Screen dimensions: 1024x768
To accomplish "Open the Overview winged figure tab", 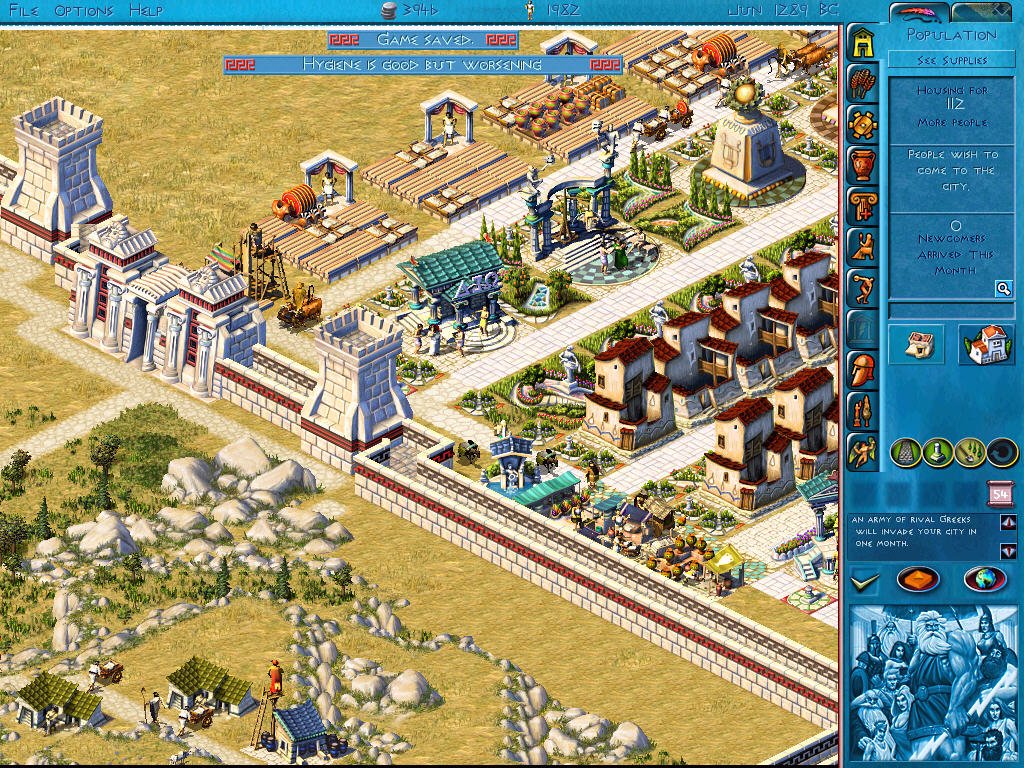I will (x=862, y=451).
